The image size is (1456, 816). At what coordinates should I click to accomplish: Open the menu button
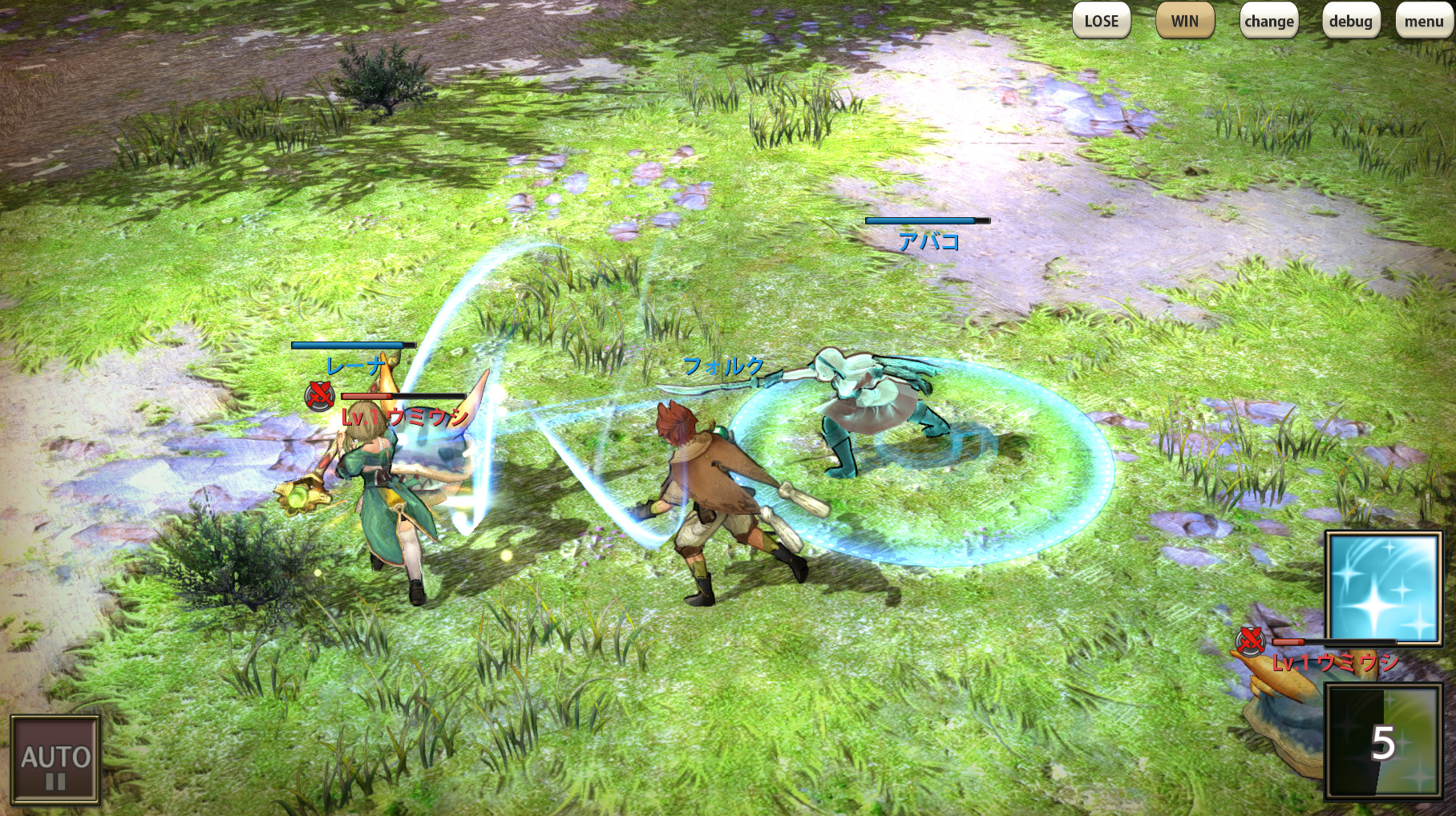(1423, 22)
